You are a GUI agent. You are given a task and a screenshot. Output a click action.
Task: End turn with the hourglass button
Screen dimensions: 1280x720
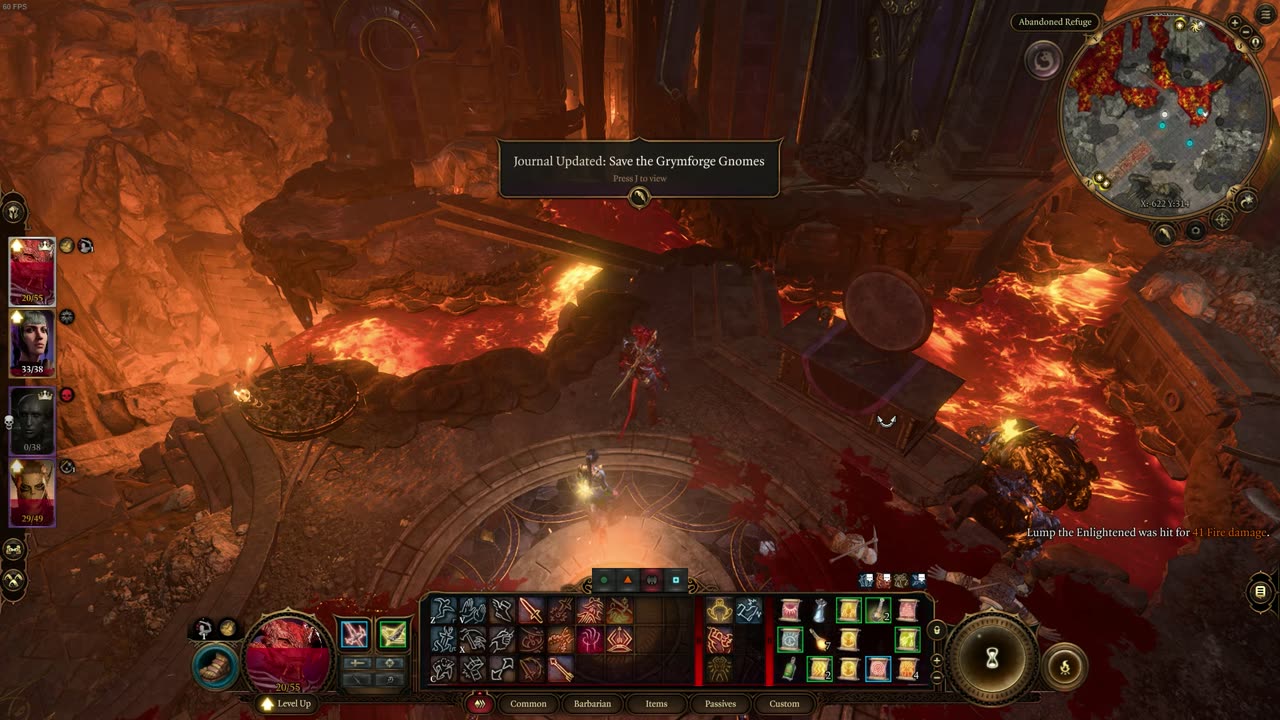click(x=992, y=657)
